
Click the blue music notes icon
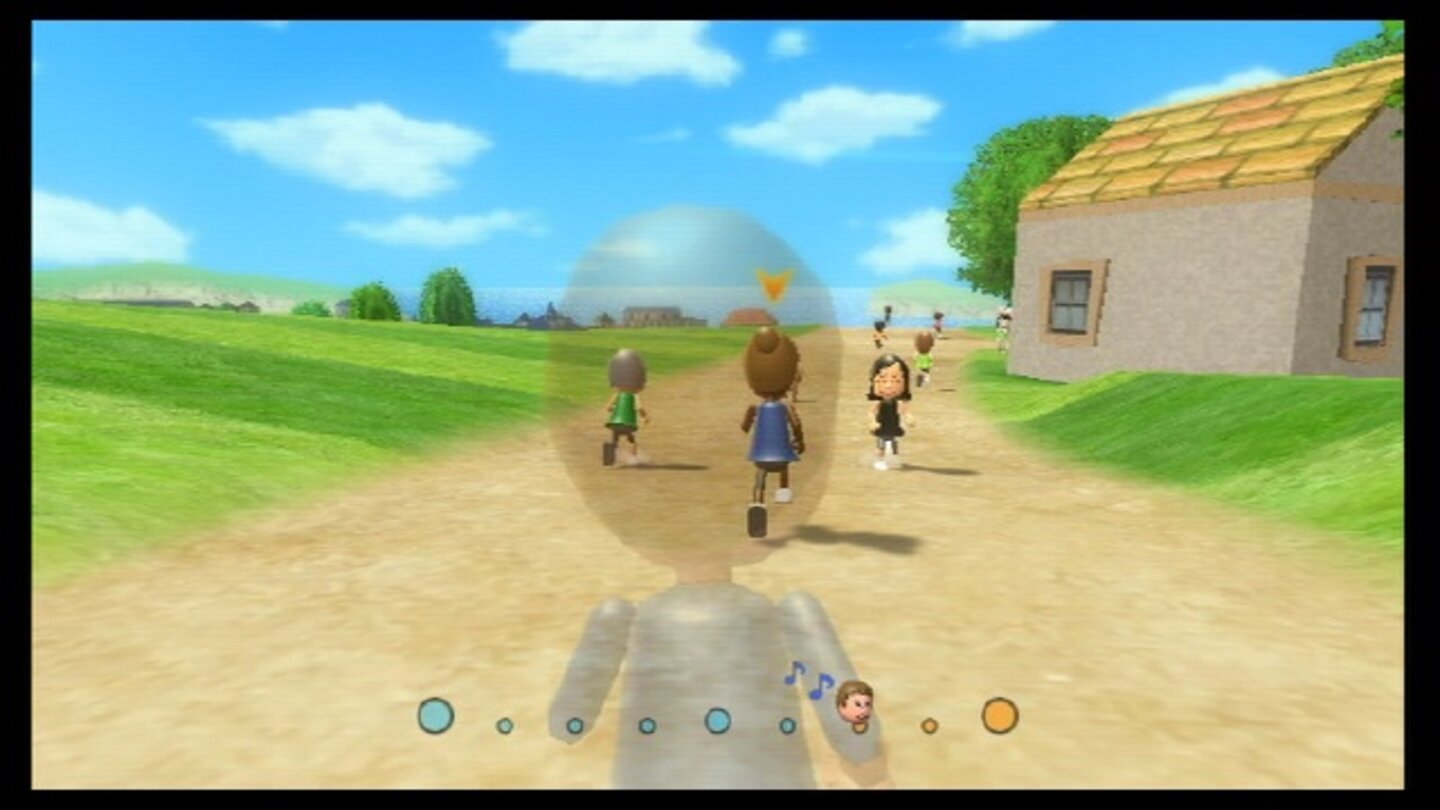pos(810,680)
